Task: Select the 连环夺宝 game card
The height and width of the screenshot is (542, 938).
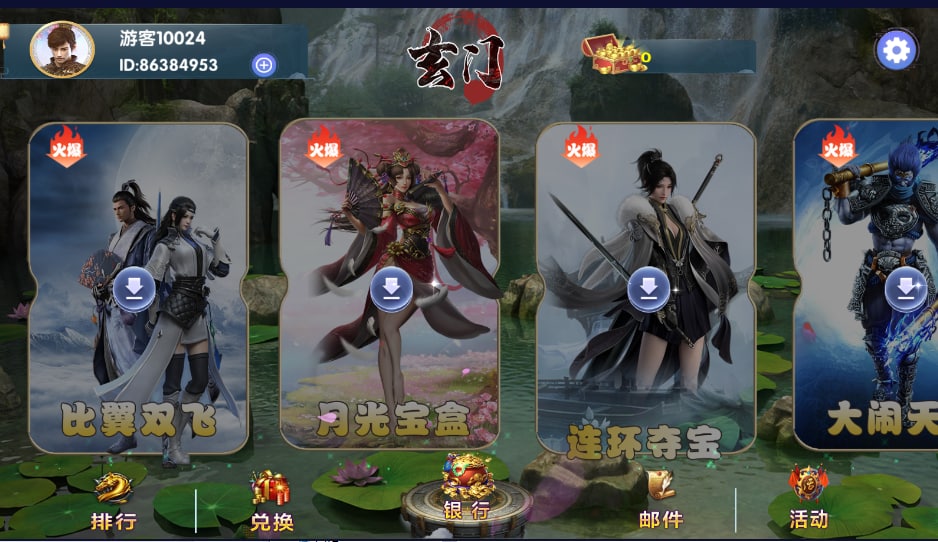Action: tap(647, 290)
